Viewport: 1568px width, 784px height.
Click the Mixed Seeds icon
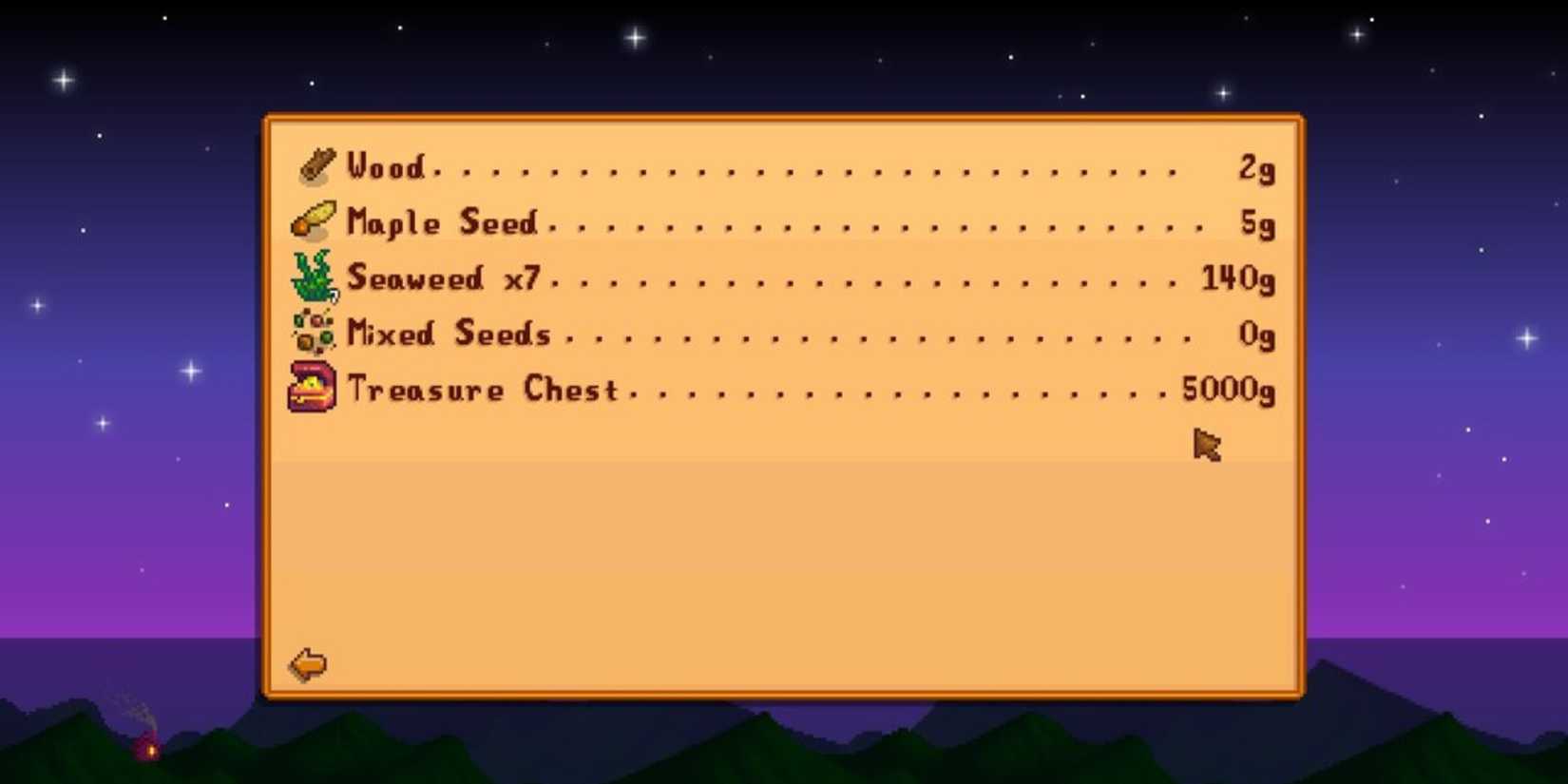point(312,333)
